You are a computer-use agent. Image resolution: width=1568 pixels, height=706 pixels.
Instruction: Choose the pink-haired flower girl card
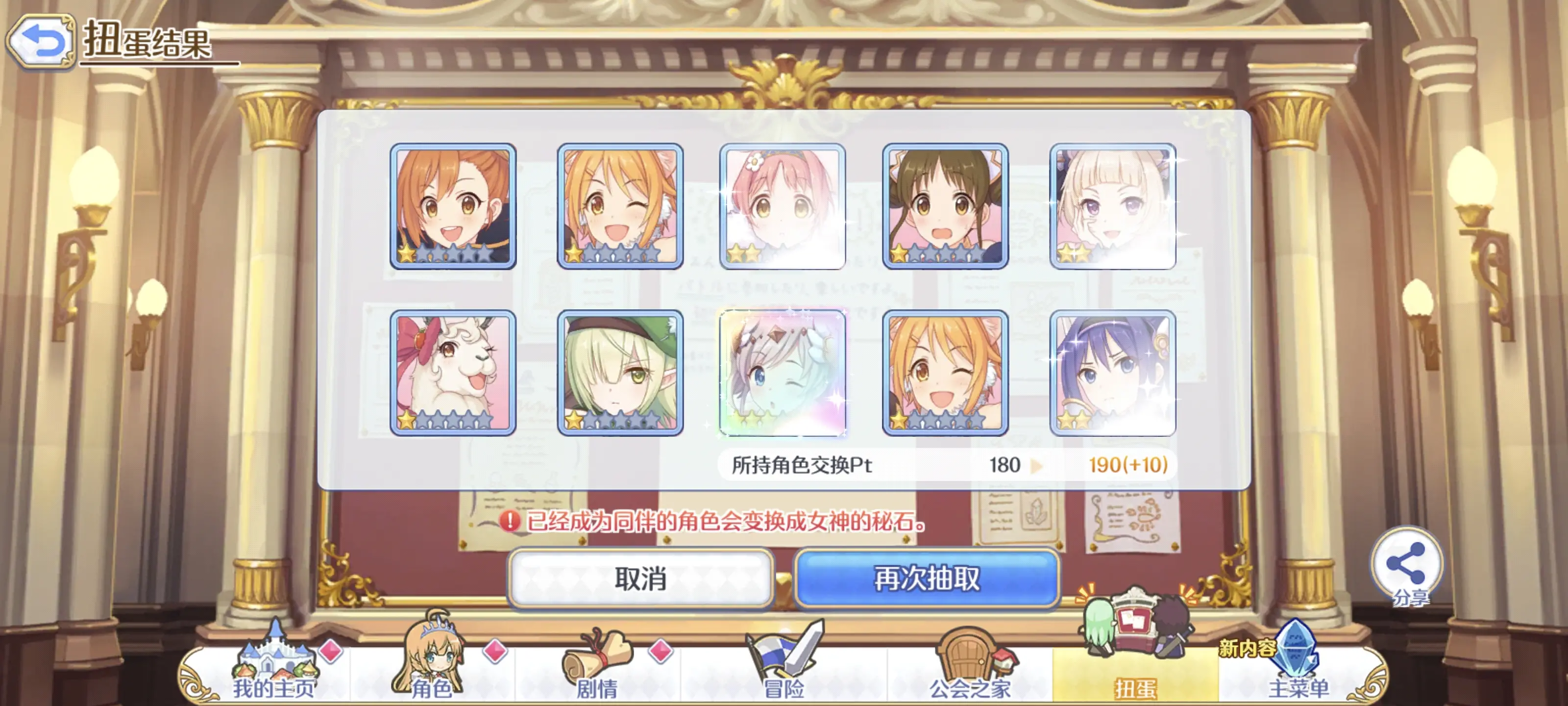pos(782,206)
